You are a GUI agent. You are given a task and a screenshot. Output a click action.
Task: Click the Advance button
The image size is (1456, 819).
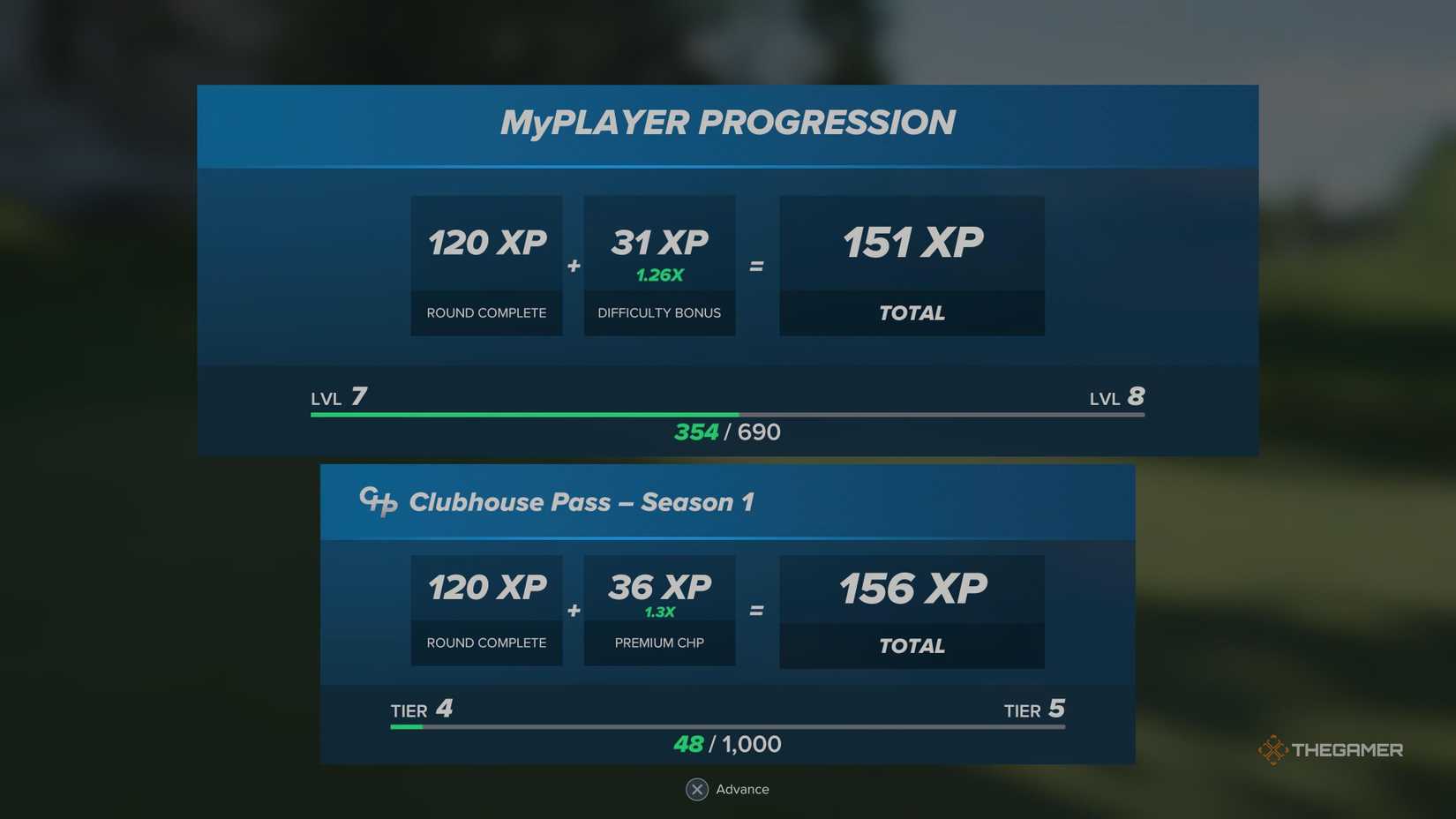click(727, 789)
